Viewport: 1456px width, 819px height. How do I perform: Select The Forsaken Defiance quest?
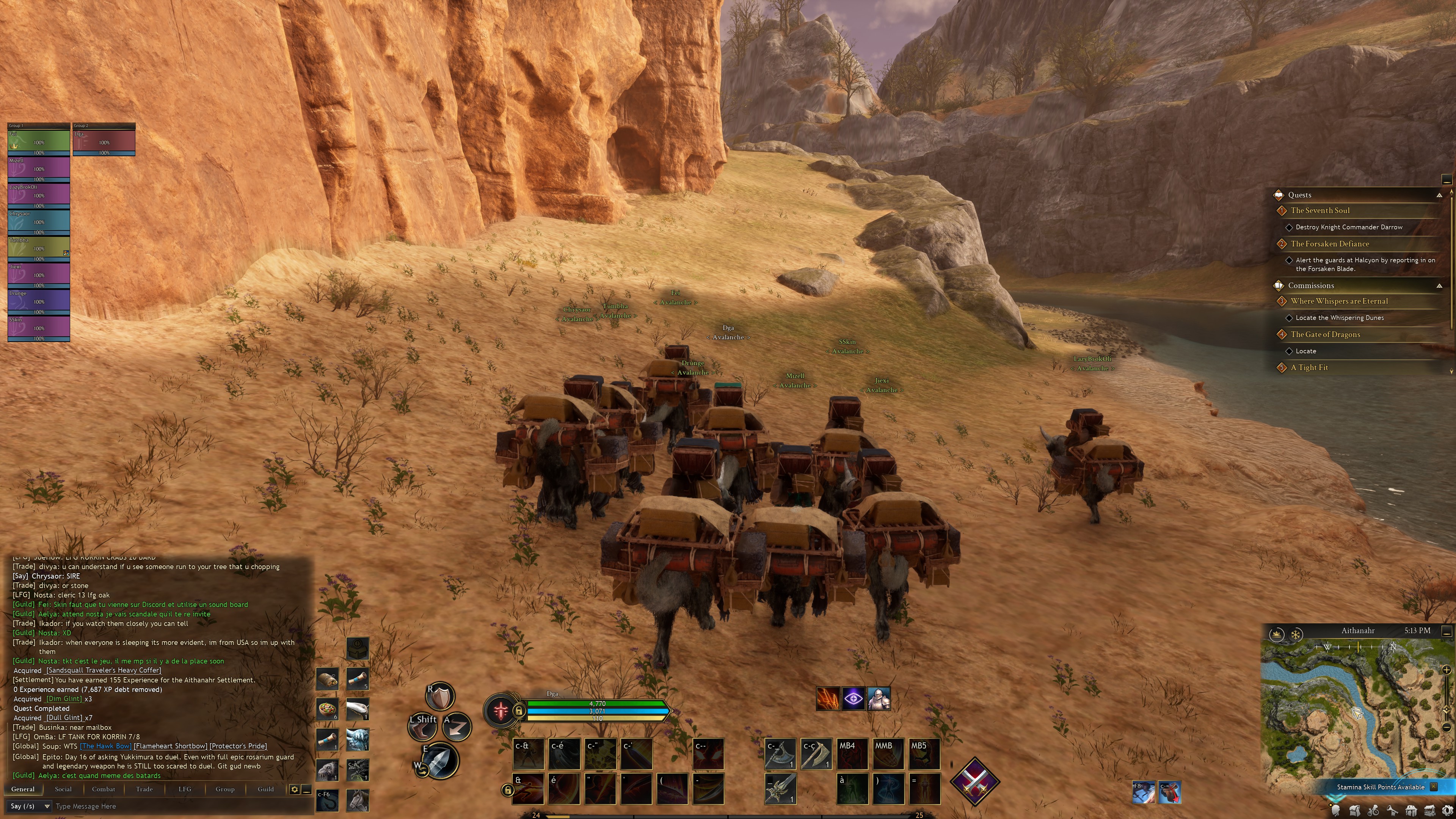1329,243
